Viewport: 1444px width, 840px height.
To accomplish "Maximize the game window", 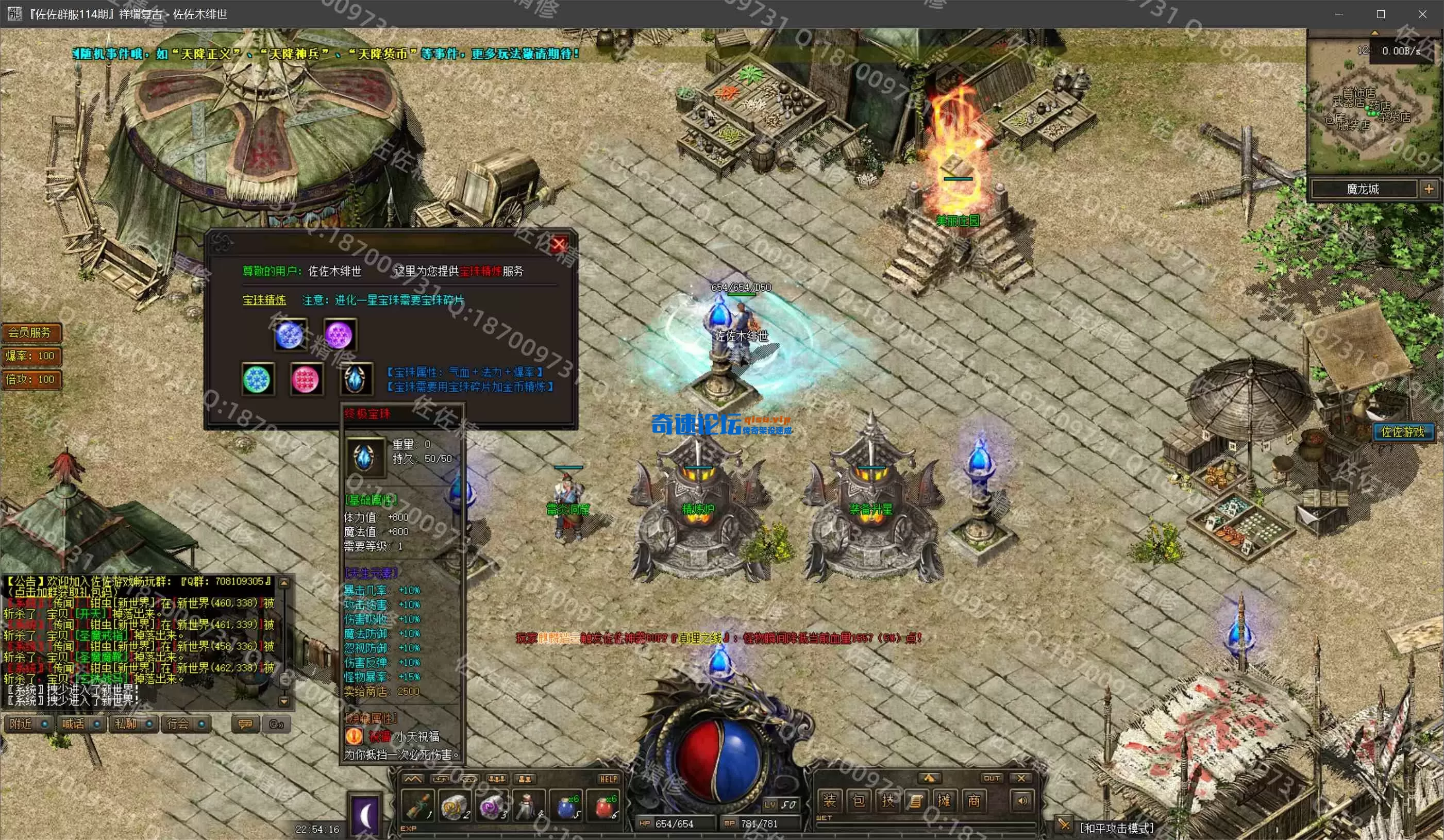I will coord(1381,14).
